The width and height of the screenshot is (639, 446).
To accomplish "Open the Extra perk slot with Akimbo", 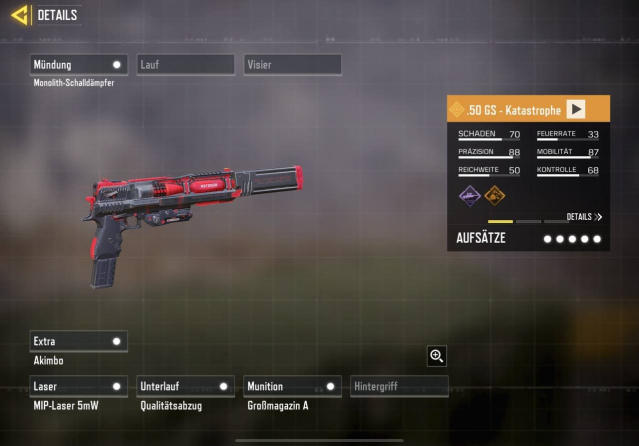I will [79, 341].
